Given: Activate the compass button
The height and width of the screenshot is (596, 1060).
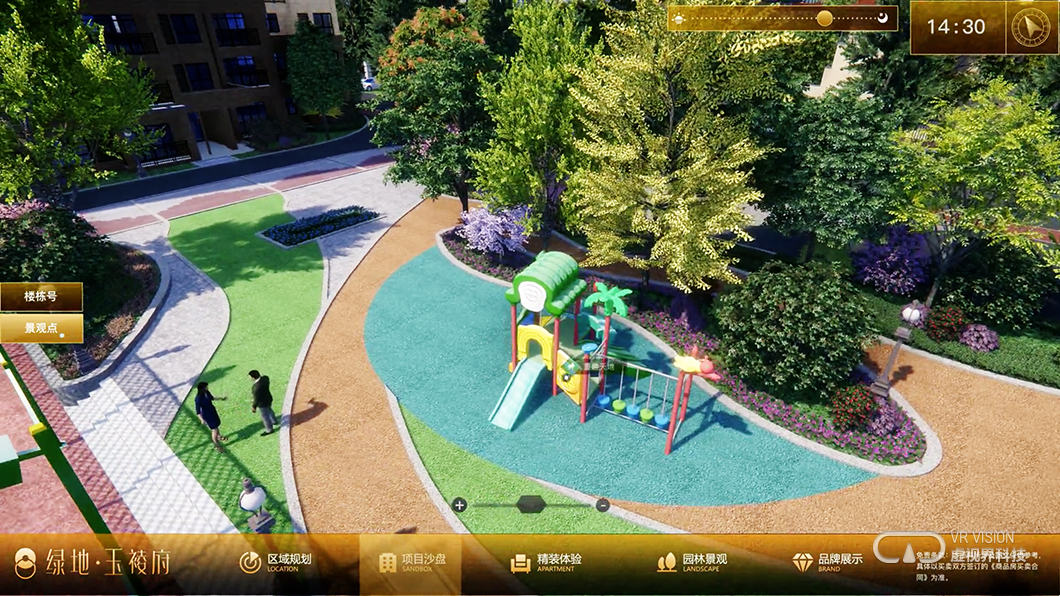Looking at the screenshot, I should coord(1033,27).
